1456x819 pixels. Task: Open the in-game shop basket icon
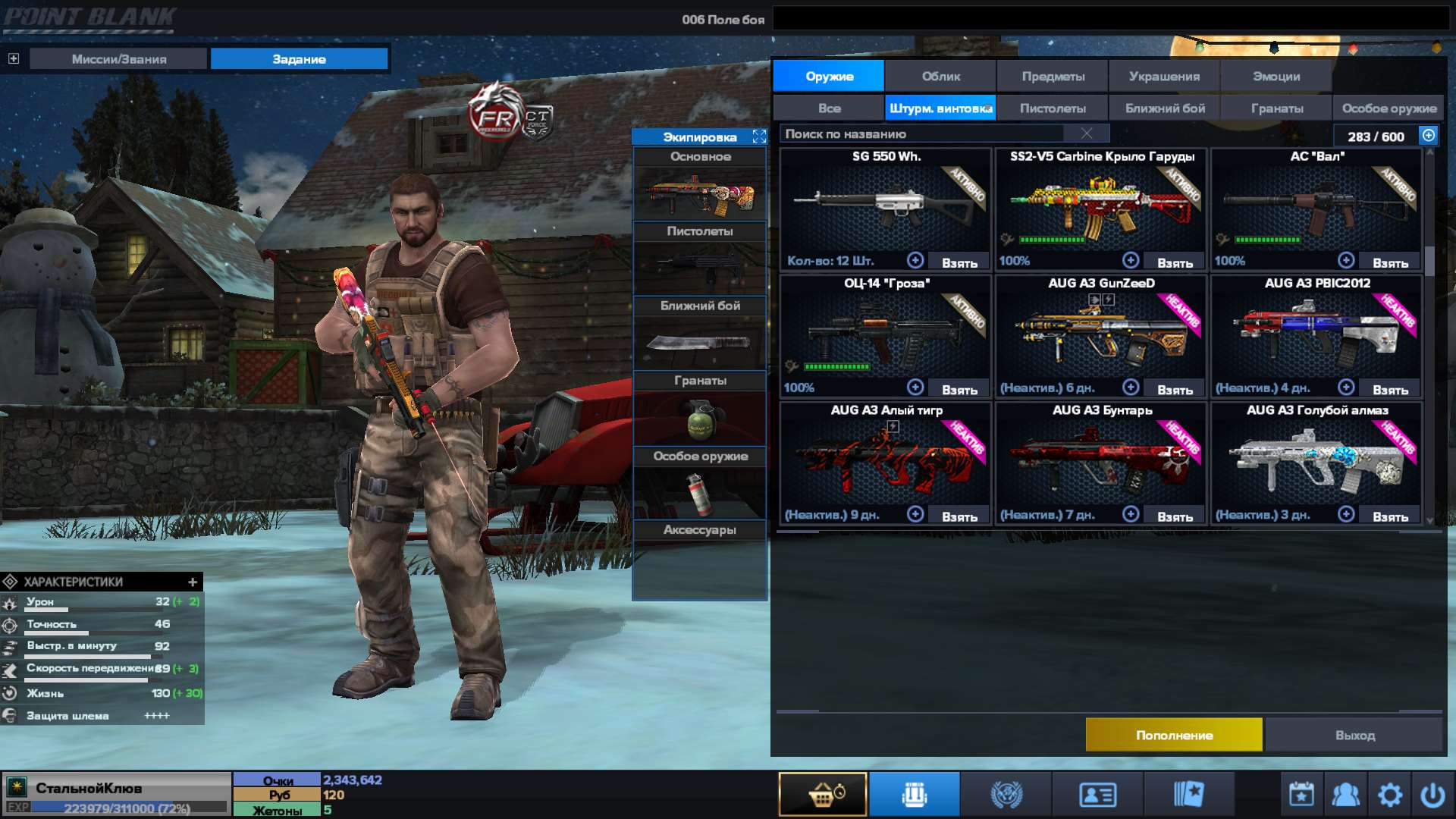click(823, 793)
